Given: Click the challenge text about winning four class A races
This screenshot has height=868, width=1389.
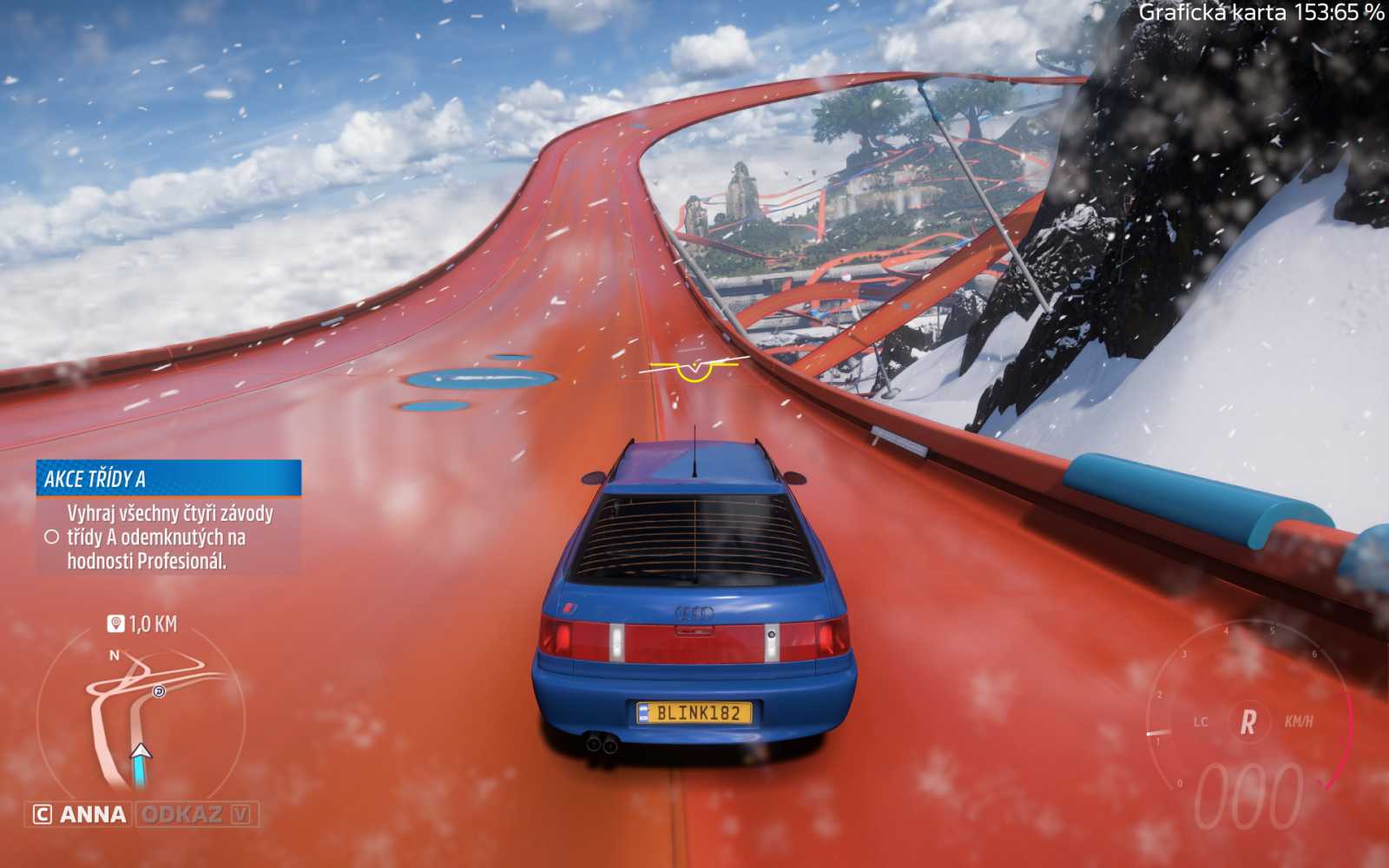Looking at the screenshot, I should tap(170, 537).
